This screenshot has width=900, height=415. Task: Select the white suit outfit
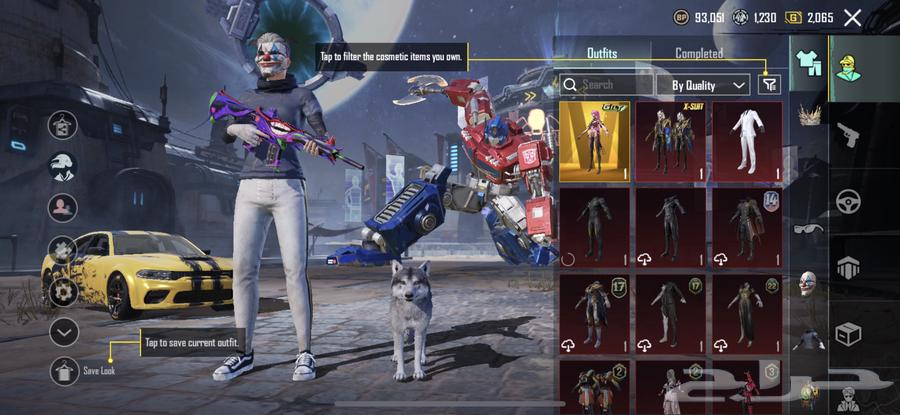coord(746,141)
